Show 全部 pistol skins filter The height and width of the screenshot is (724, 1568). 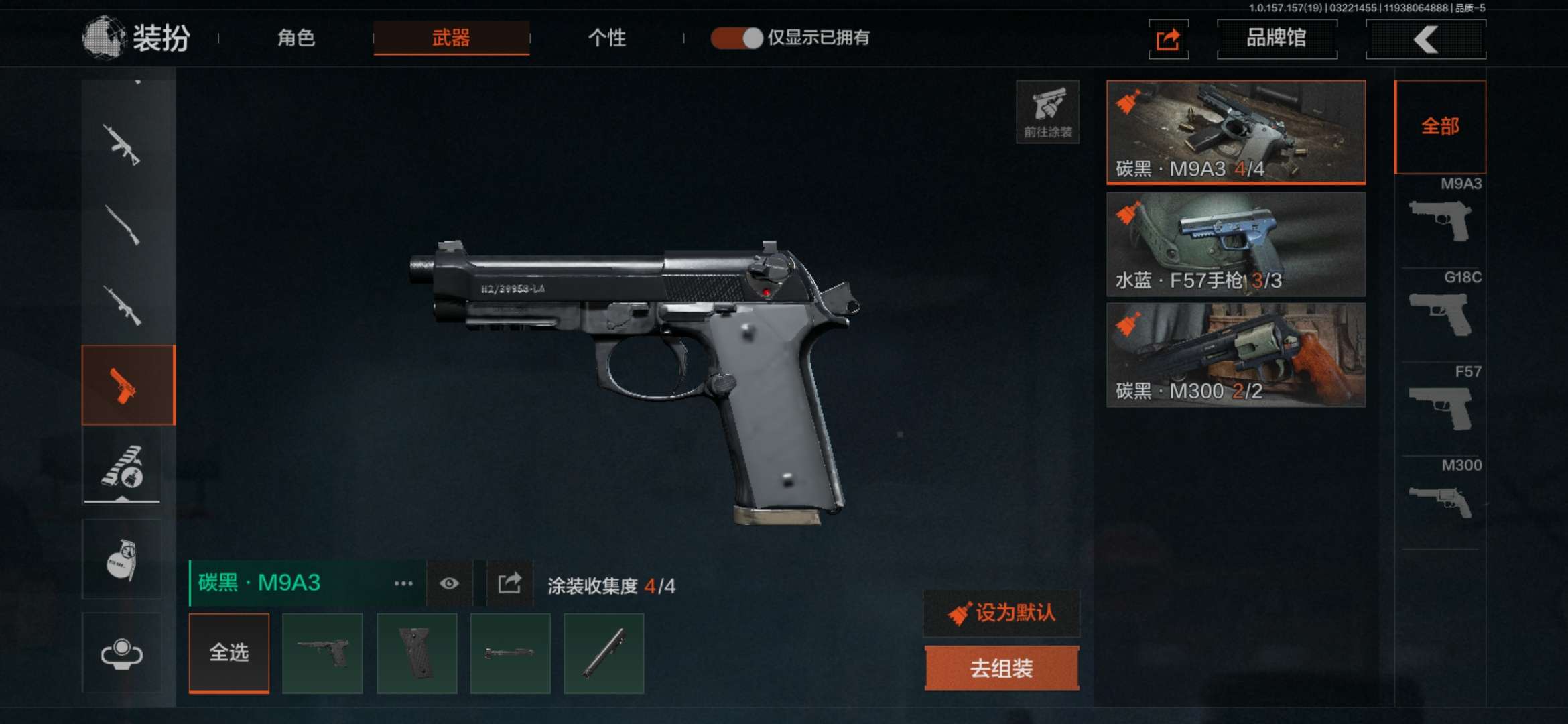[x=1440, y=127]
